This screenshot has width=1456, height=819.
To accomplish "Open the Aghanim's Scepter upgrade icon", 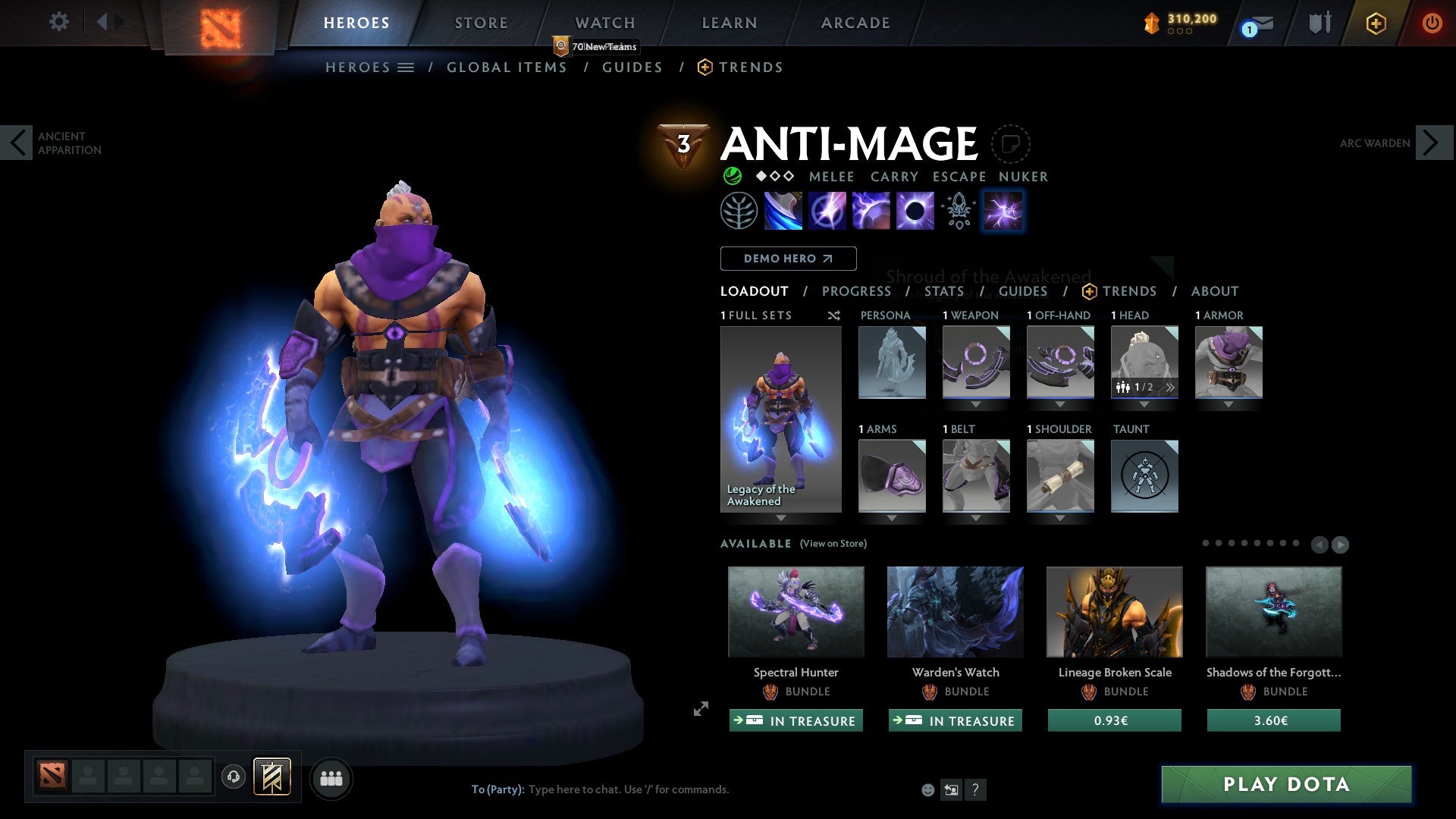I will (x=958, y=212).
